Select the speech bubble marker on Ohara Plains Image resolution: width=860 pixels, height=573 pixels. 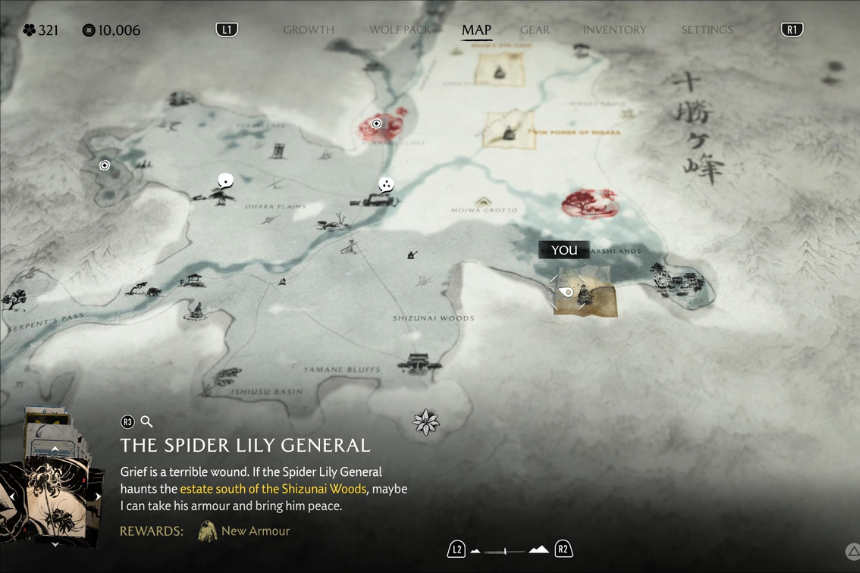[225, 181]
